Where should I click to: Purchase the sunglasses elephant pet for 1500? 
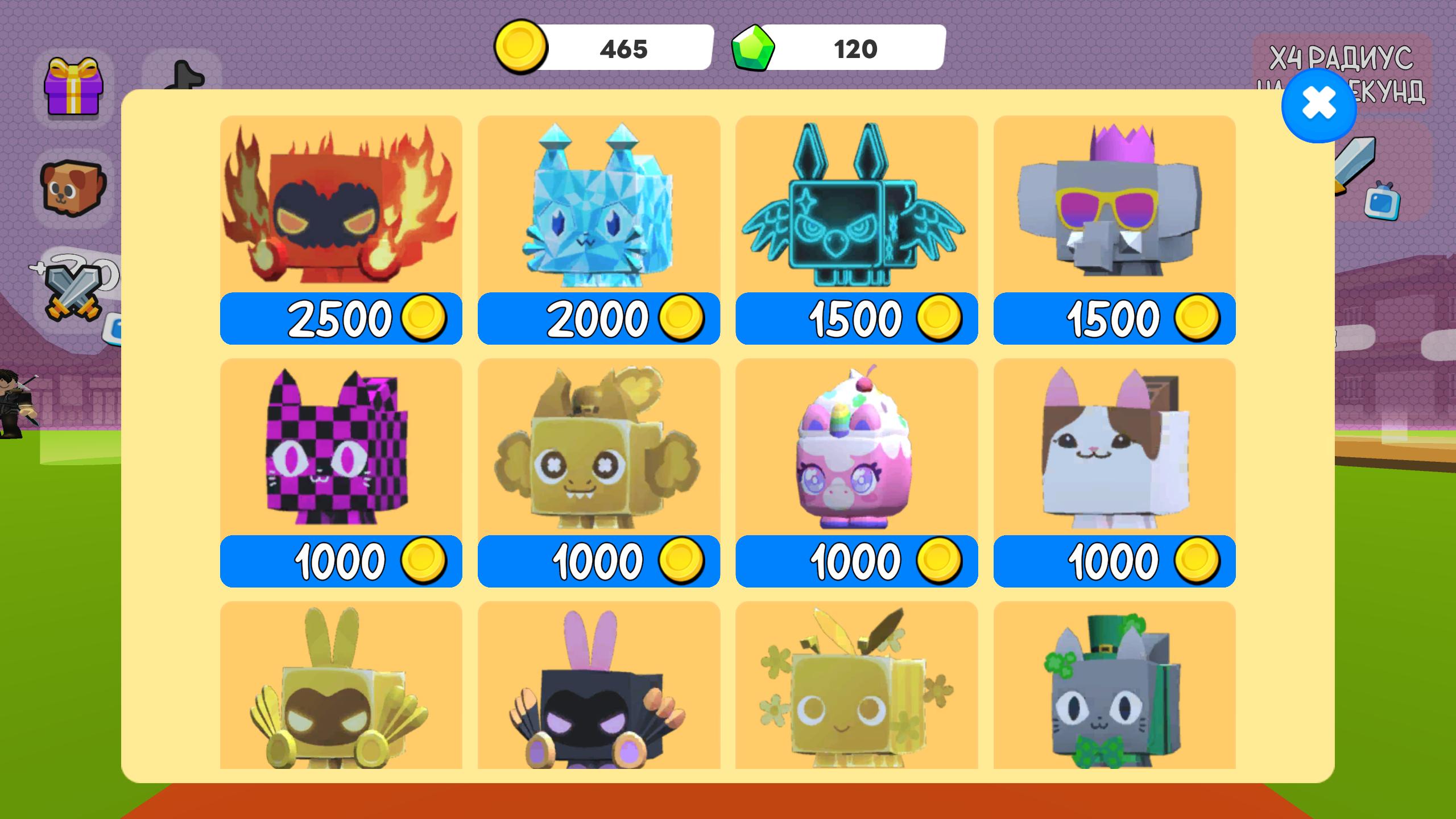[x=1114, y=318]
